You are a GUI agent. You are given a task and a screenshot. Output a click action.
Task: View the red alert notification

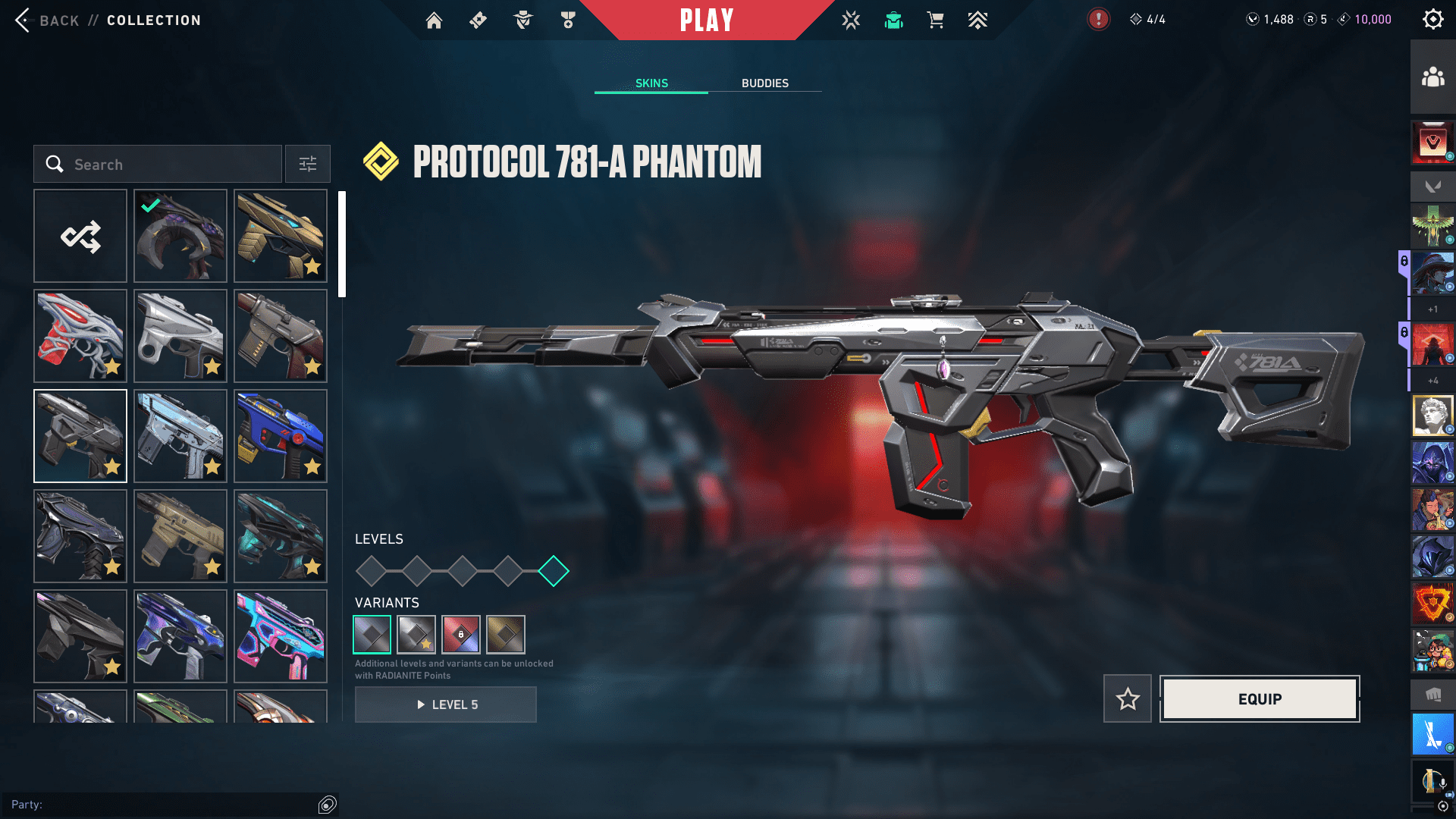[x=1098, y=20]
